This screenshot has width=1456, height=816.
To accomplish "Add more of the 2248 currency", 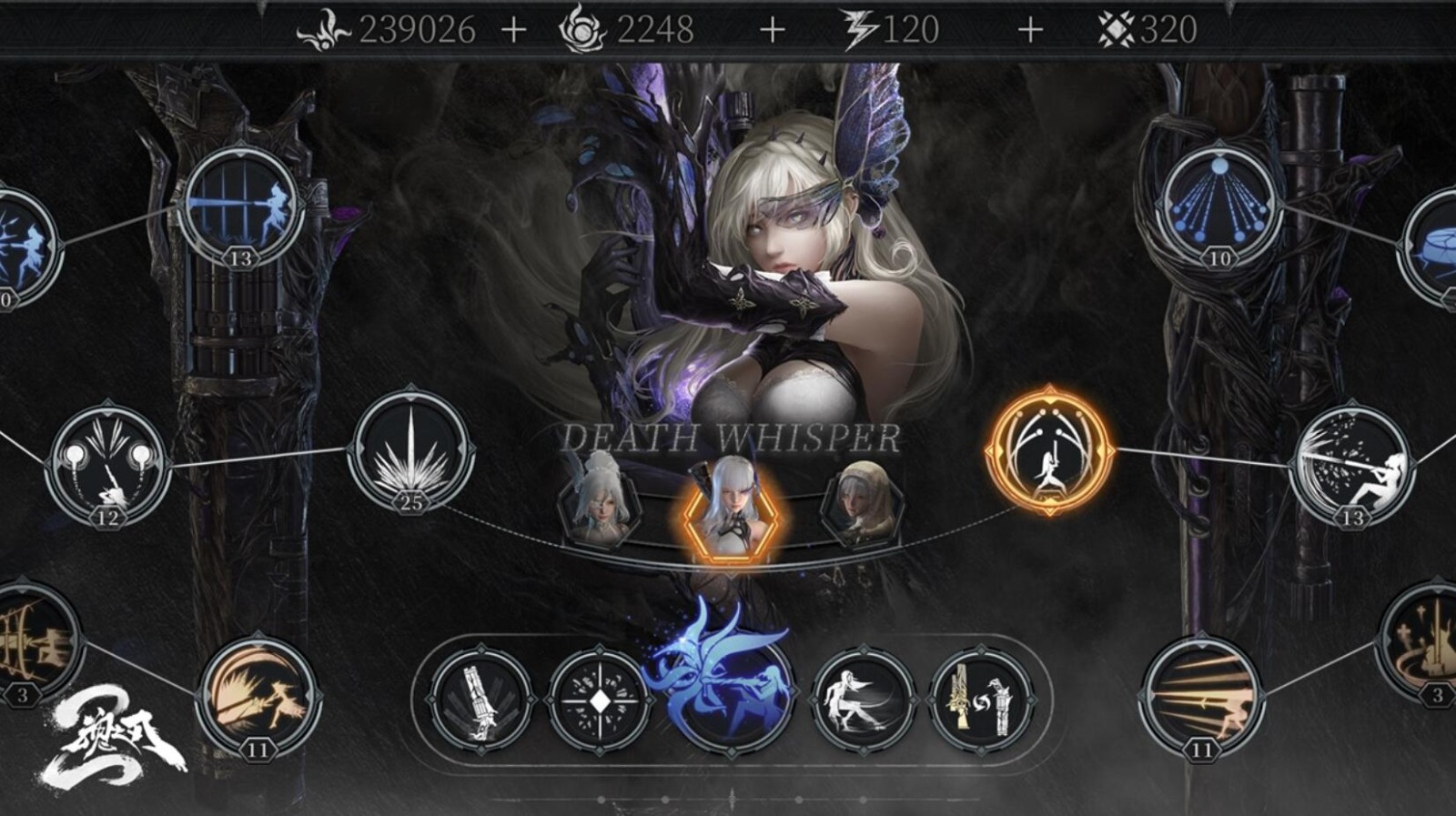I will pos(772,30).
